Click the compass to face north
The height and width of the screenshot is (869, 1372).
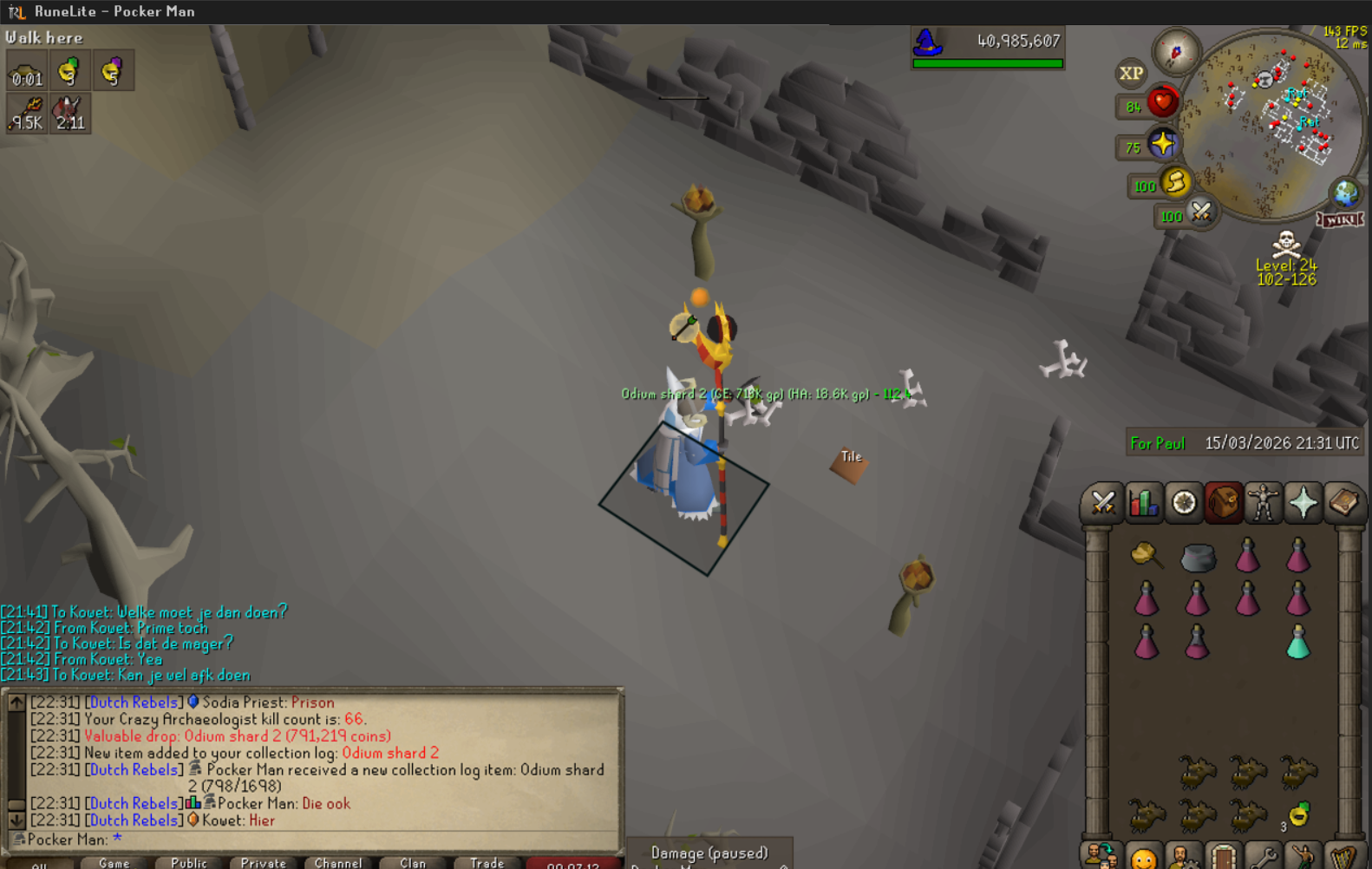(x=1176, y=53)
